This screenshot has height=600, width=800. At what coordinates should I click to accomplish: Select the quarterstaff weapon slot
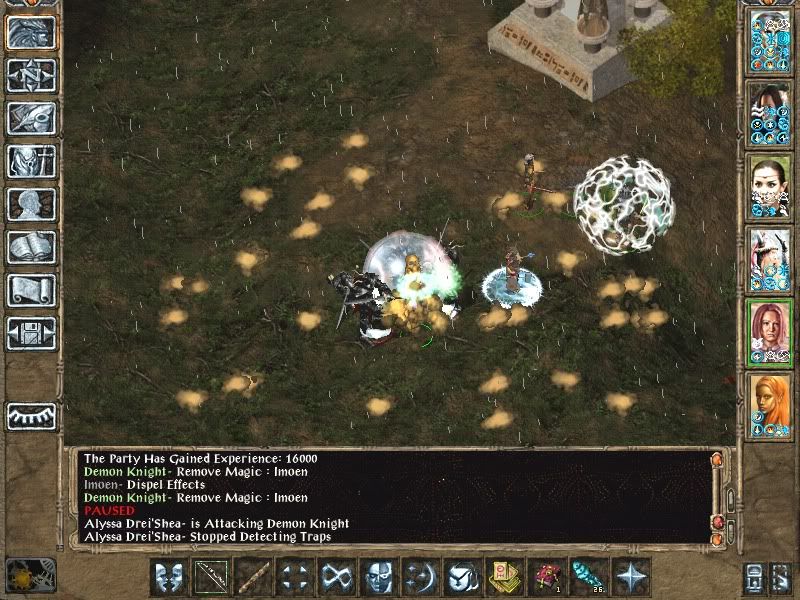[x=252, y=576]
